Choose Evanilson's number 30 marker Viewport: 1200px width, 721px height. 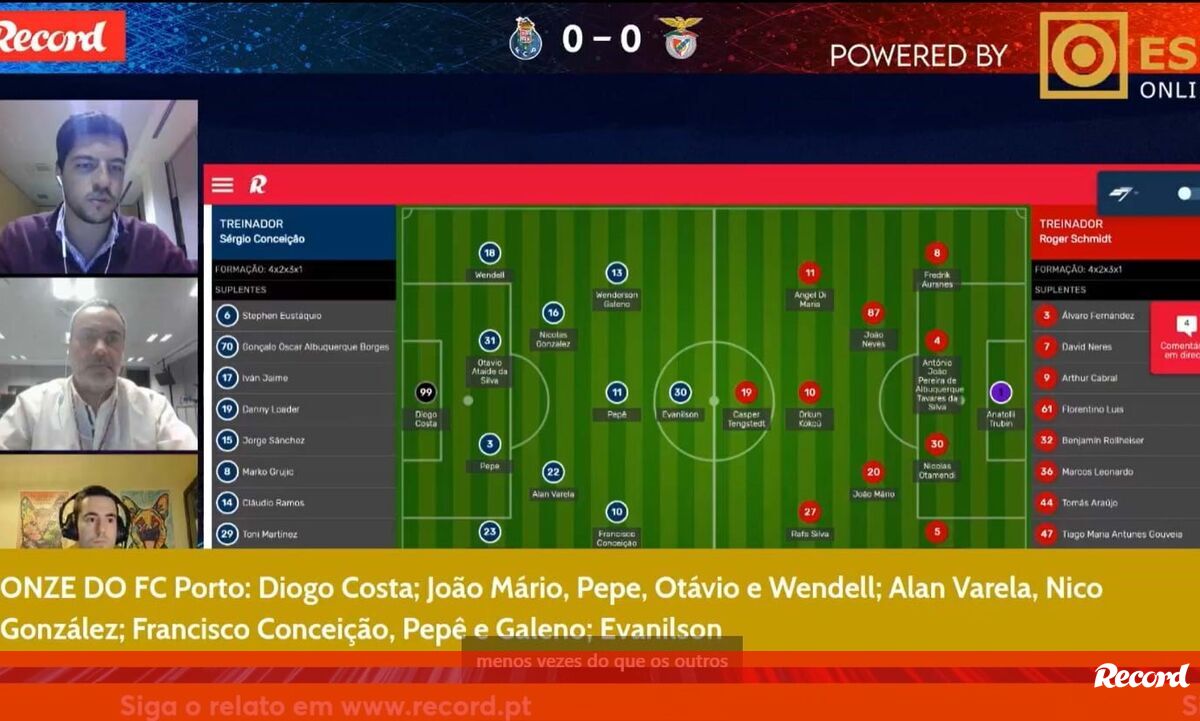(x=680, y=393)
